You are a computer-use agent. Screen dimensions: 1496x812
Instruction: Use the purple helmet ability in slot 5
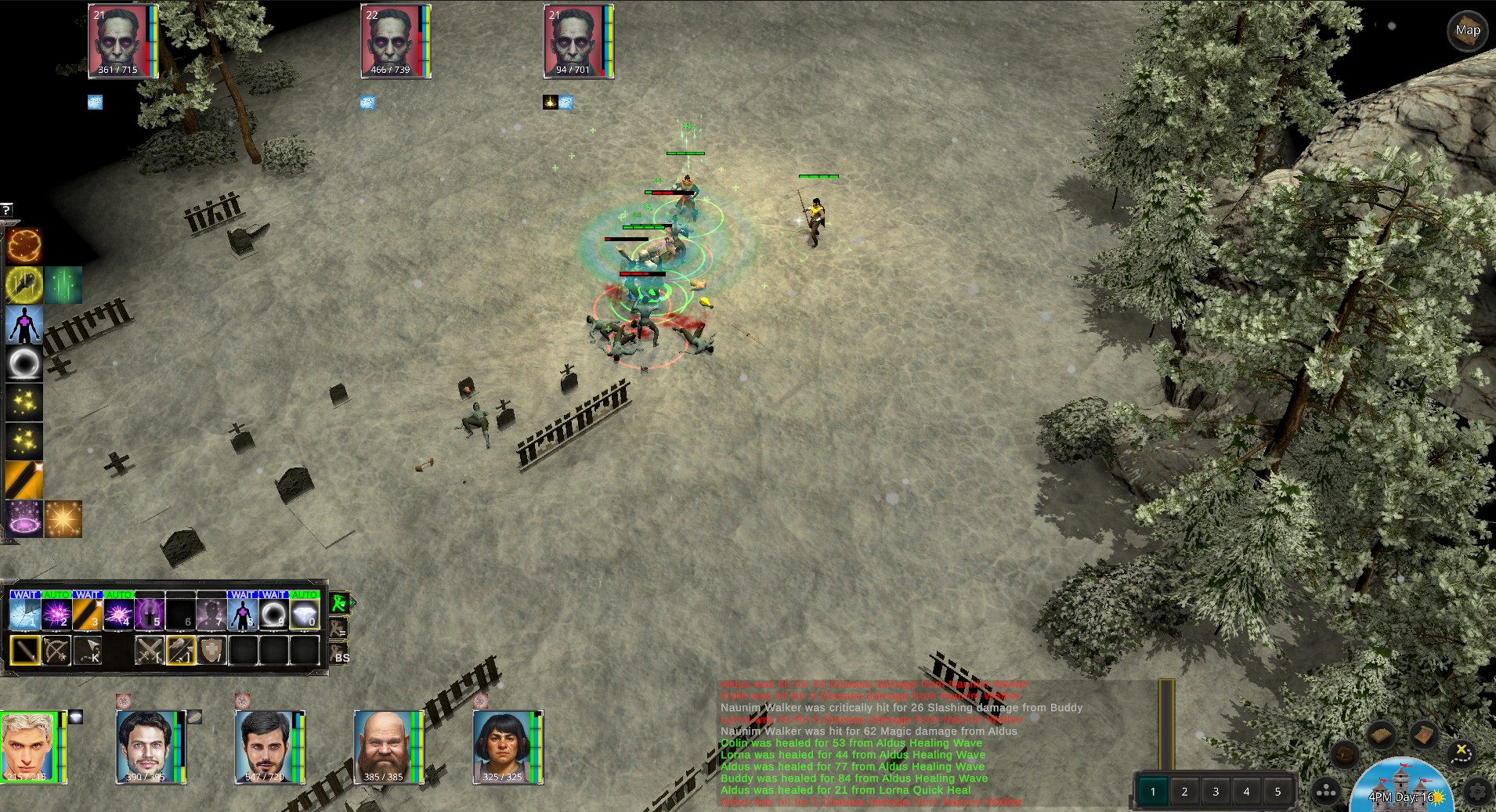click(149, 614)
